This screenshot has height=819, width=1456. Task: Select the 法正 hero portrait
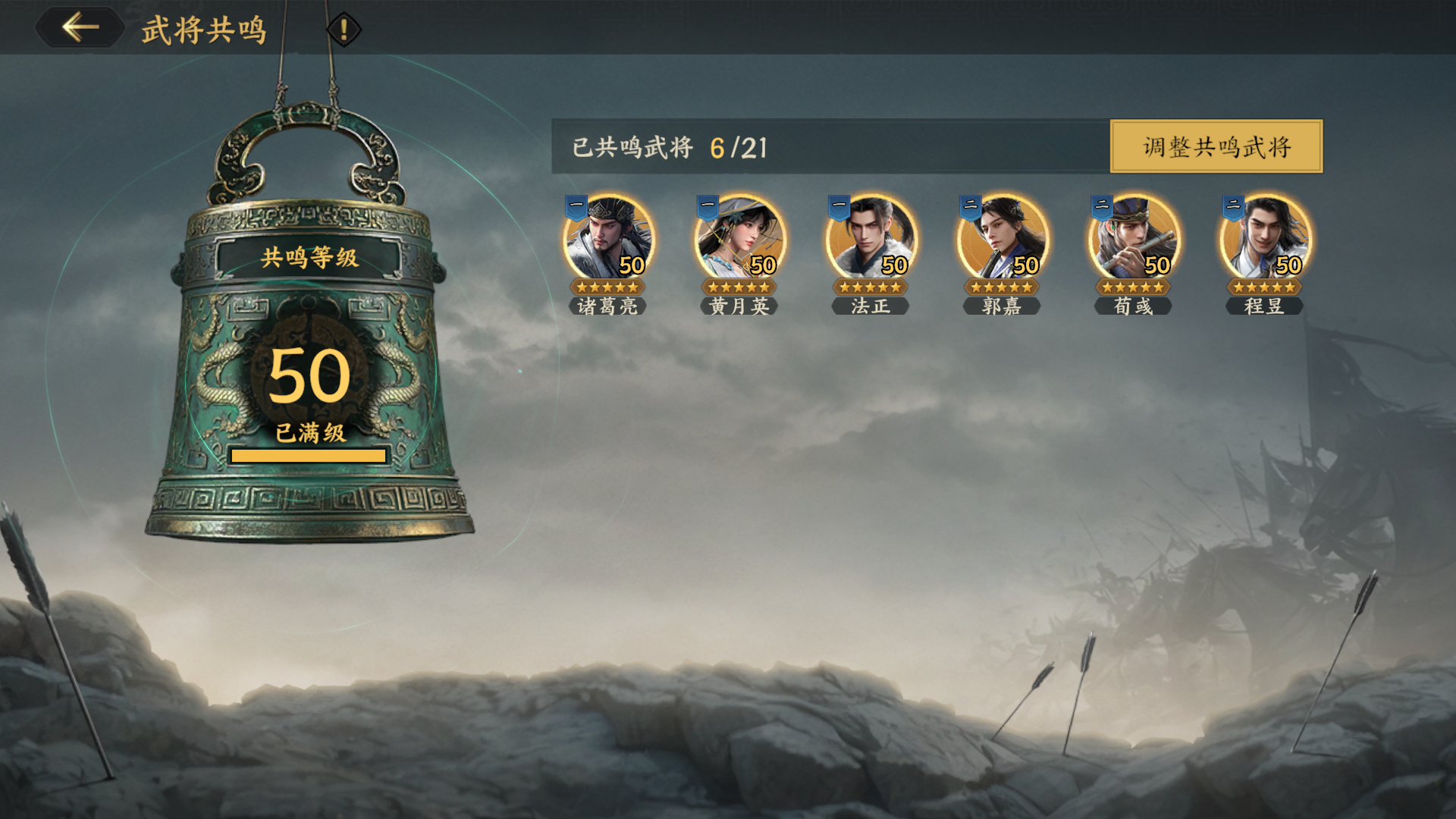coord(870,238)
